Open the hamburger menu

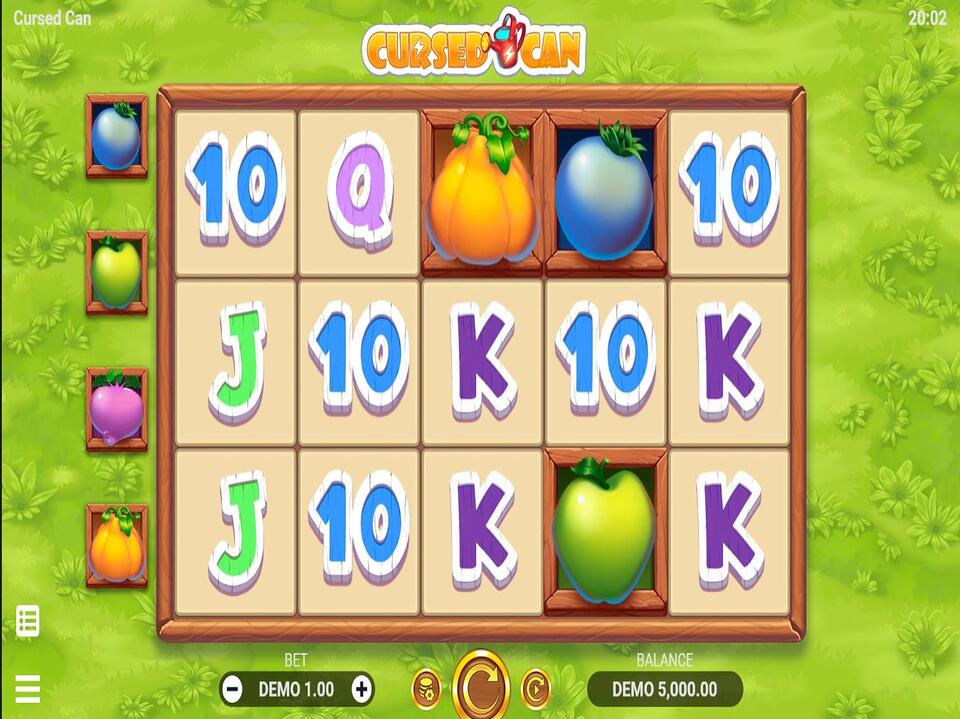(x=27, y=688)
